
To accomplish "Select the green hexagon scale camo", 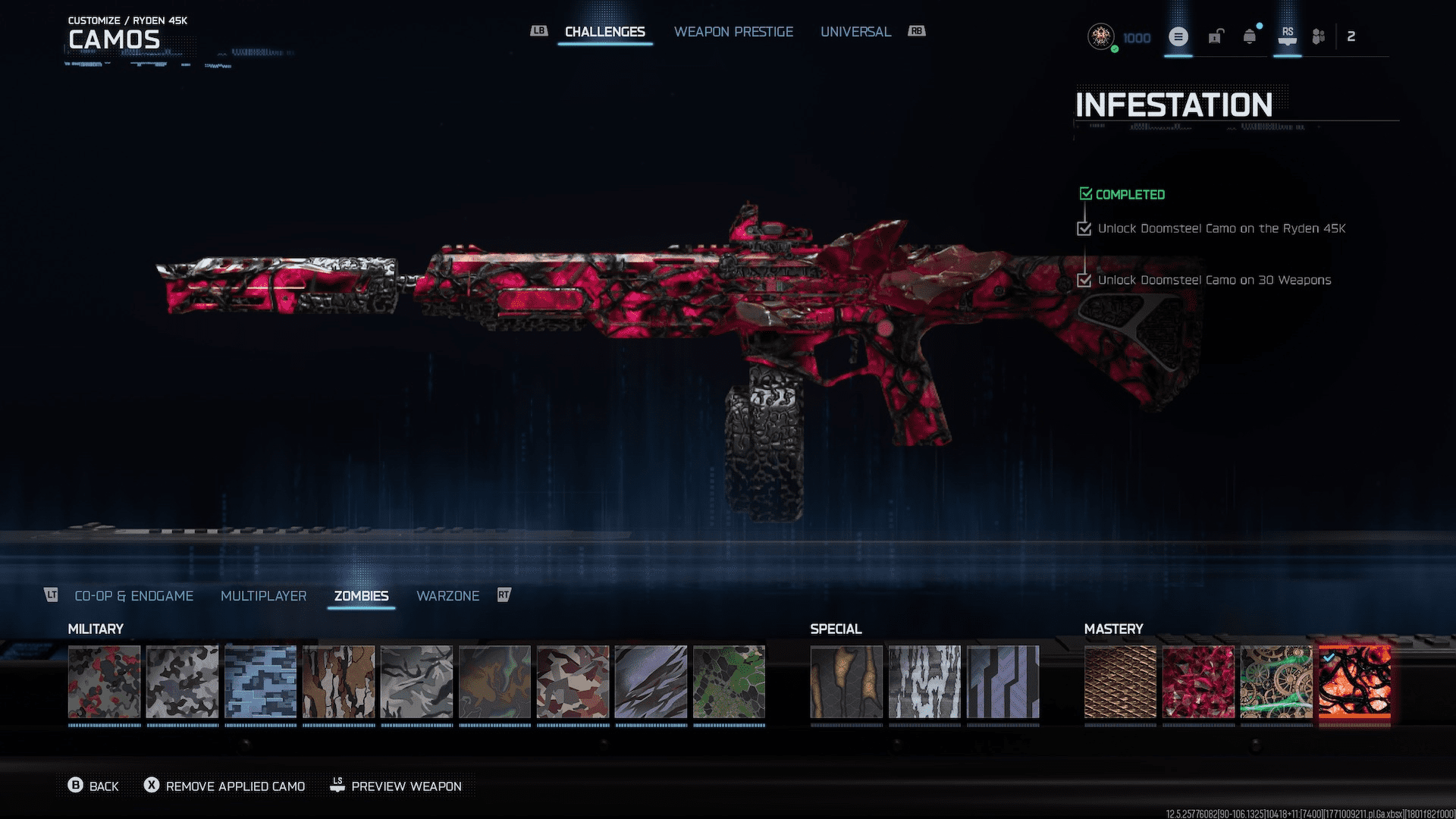I will [x=730, y=682].
